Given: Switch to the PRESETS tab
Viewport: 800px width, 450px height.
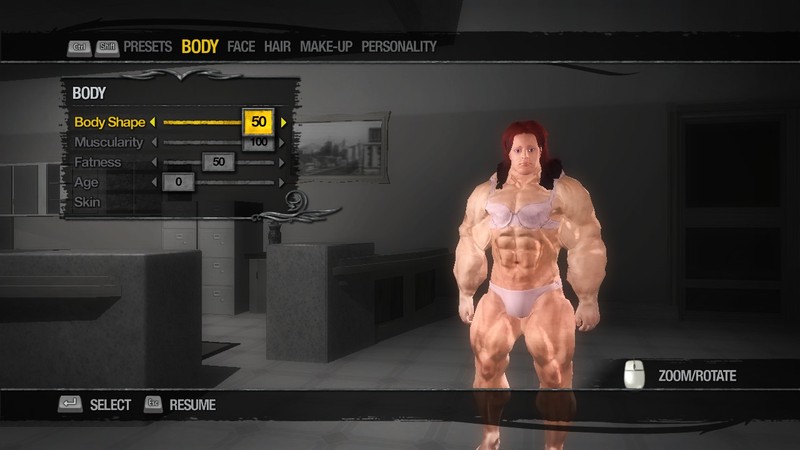Looking at the screenshot, I should click(x=148, y=46).
